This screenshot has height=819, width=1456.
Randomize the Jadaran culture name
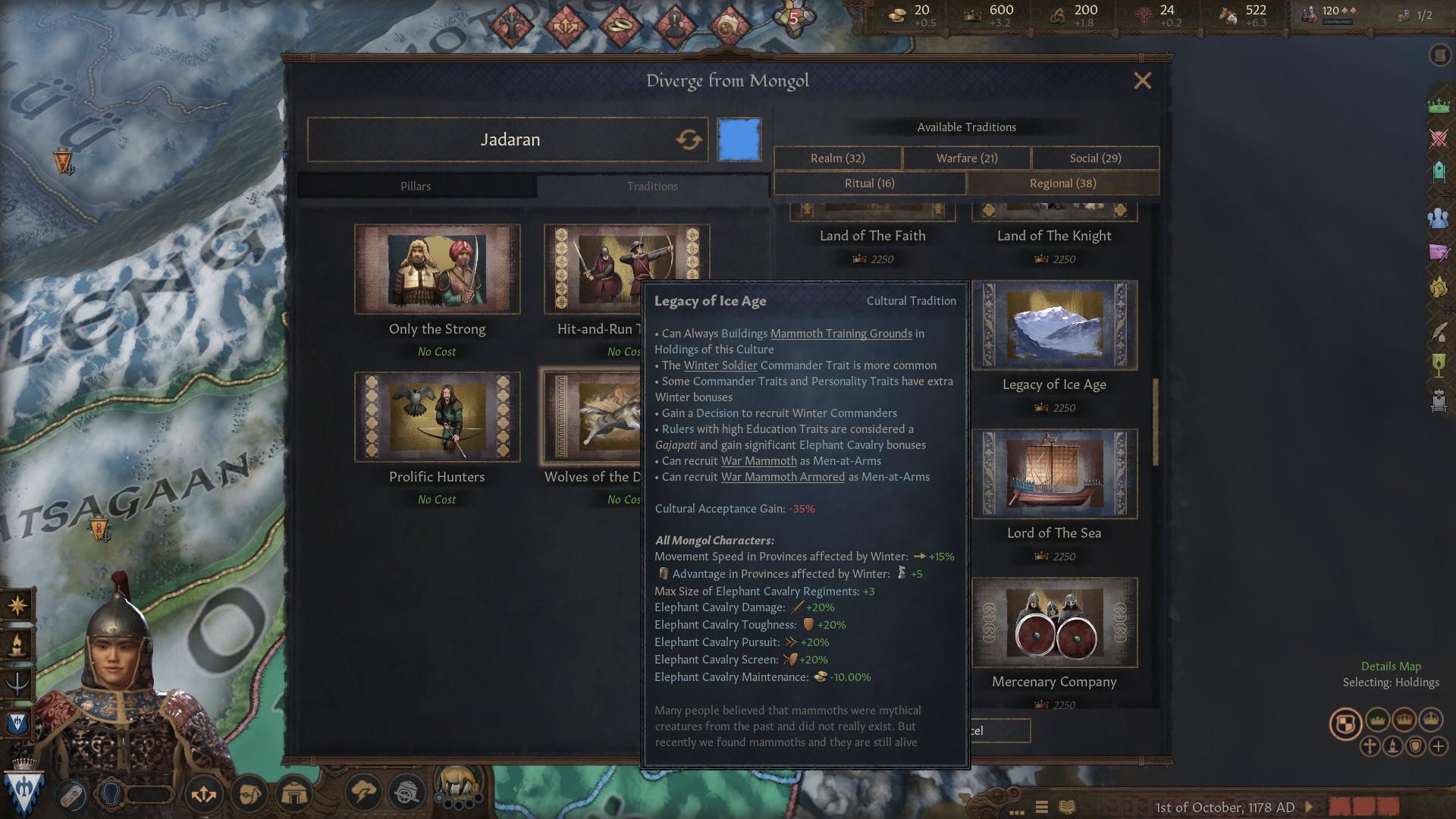click(689, 140)
